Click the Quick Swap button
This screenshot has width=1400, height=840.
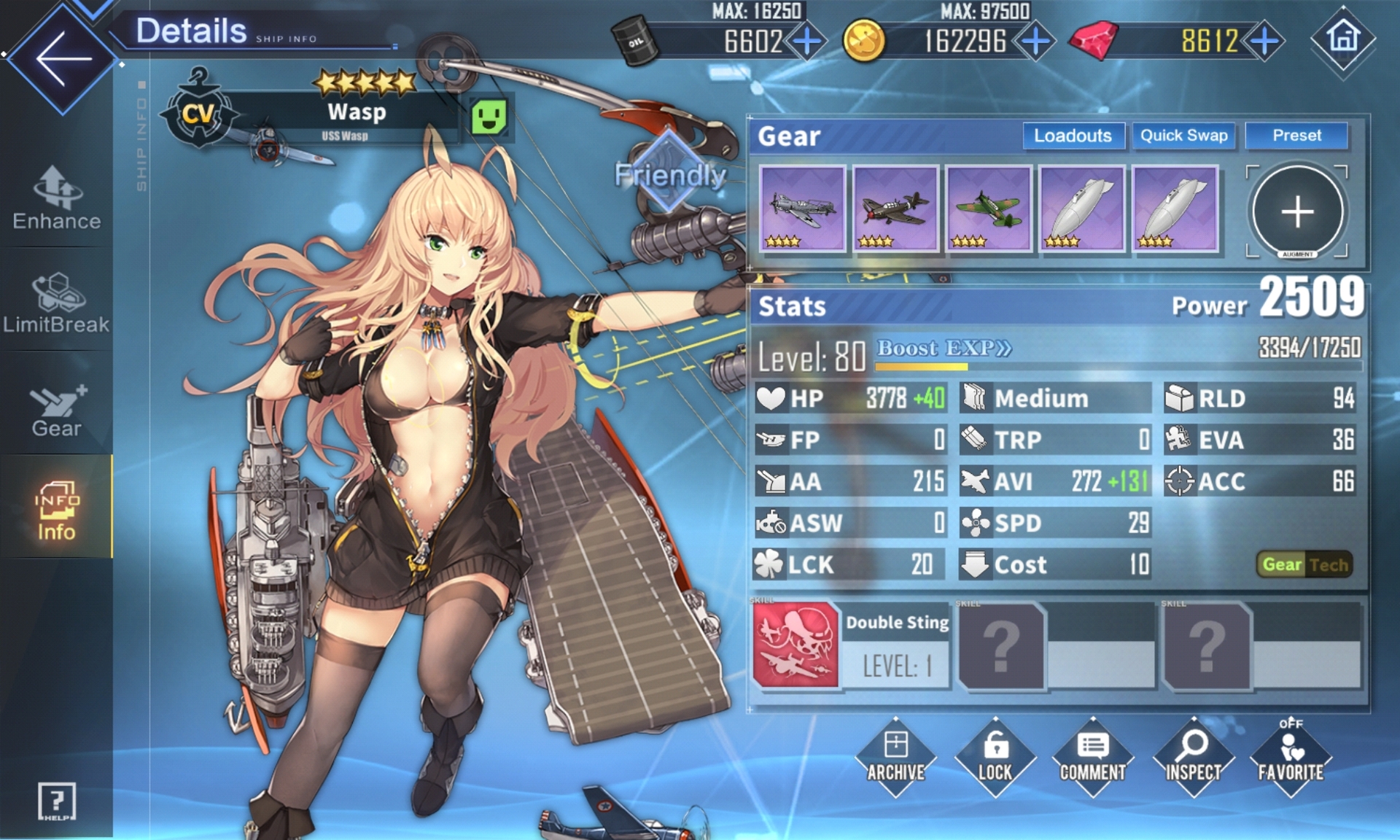click(1183, 136)
